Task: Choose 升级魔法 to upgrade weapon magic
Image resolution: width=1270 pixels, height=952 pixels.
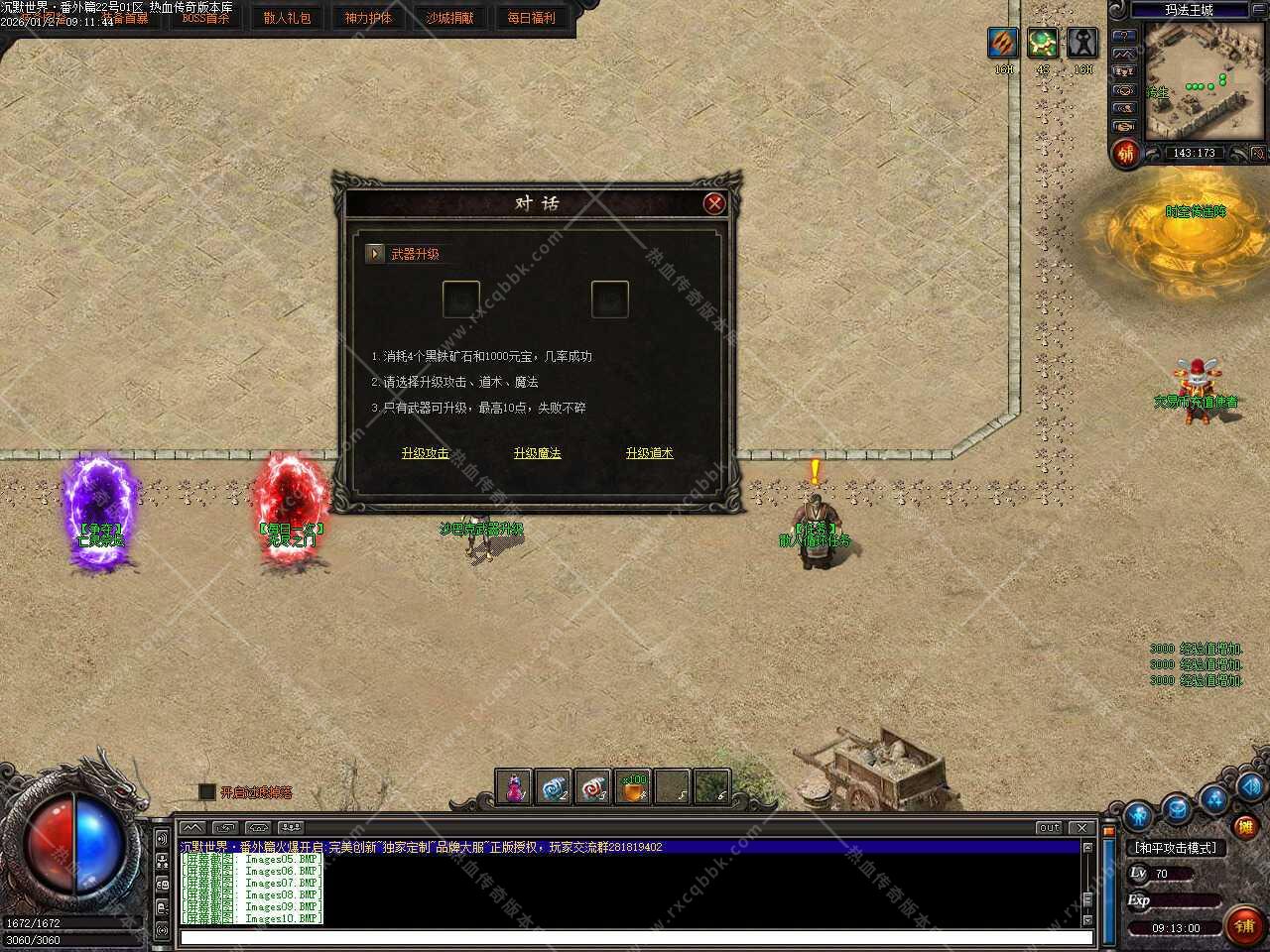Action: pyautogui.click(x=537, y=453)
